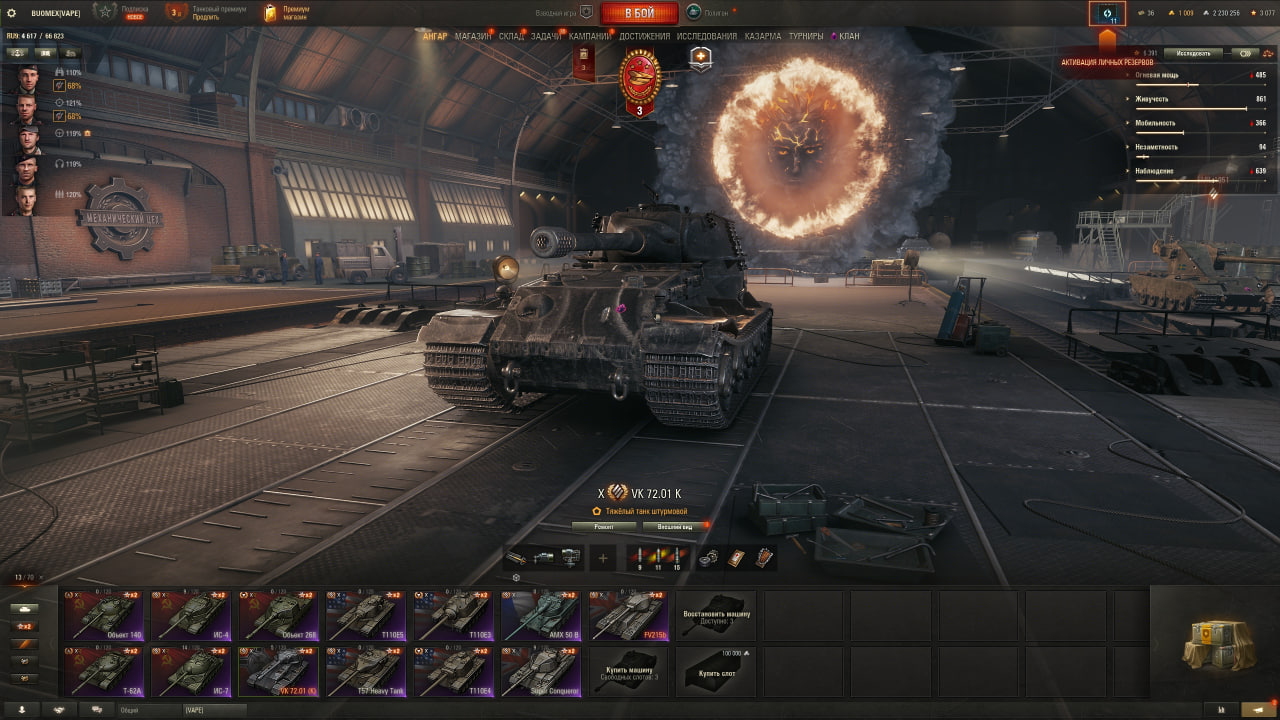
Task: Enable the elite vehicles ribbon filter
Action: (25, 643)
